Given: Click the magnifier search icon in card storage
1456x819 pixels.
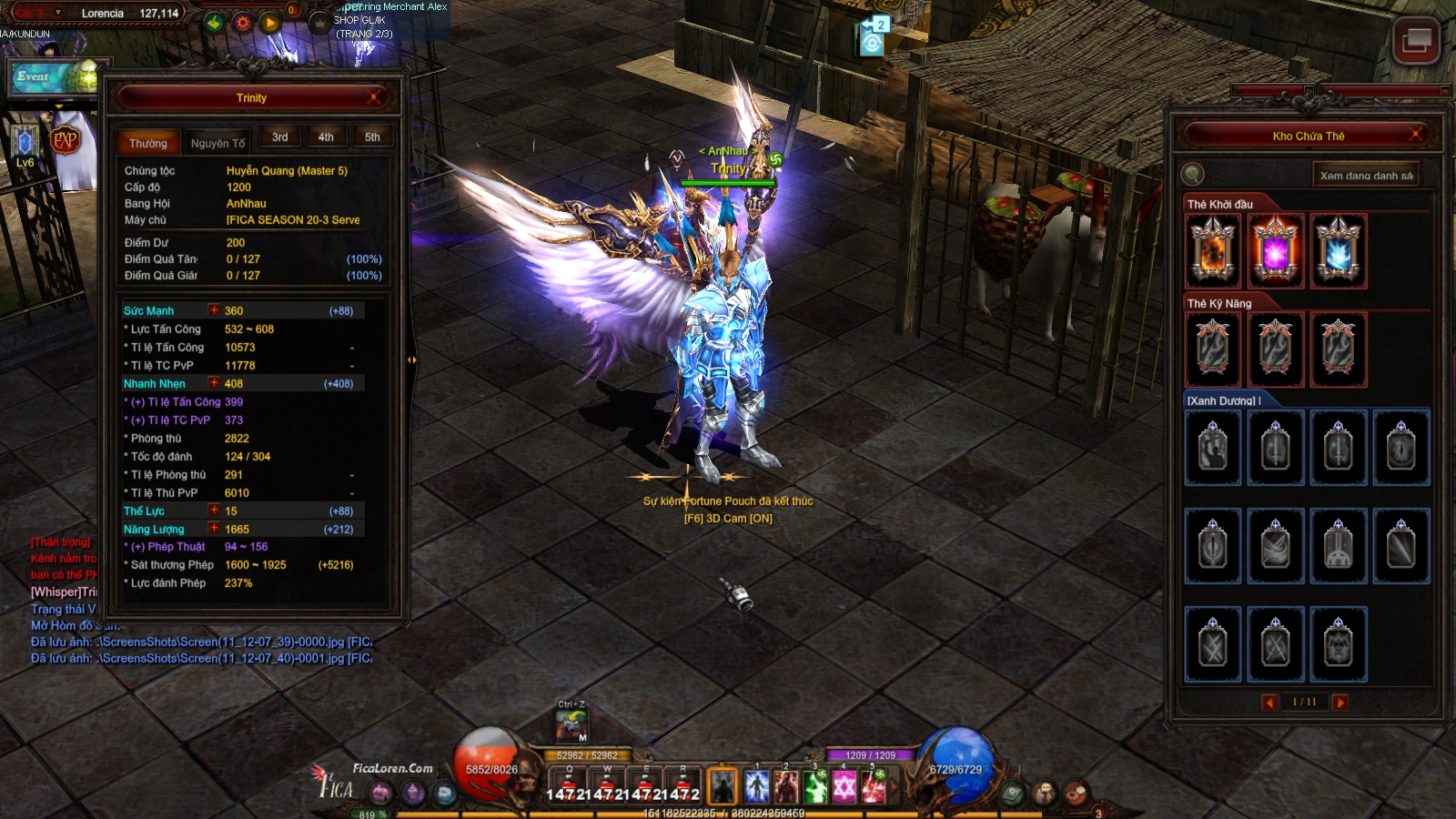Looking at the screenshot, I should [x=1192, y=174].
